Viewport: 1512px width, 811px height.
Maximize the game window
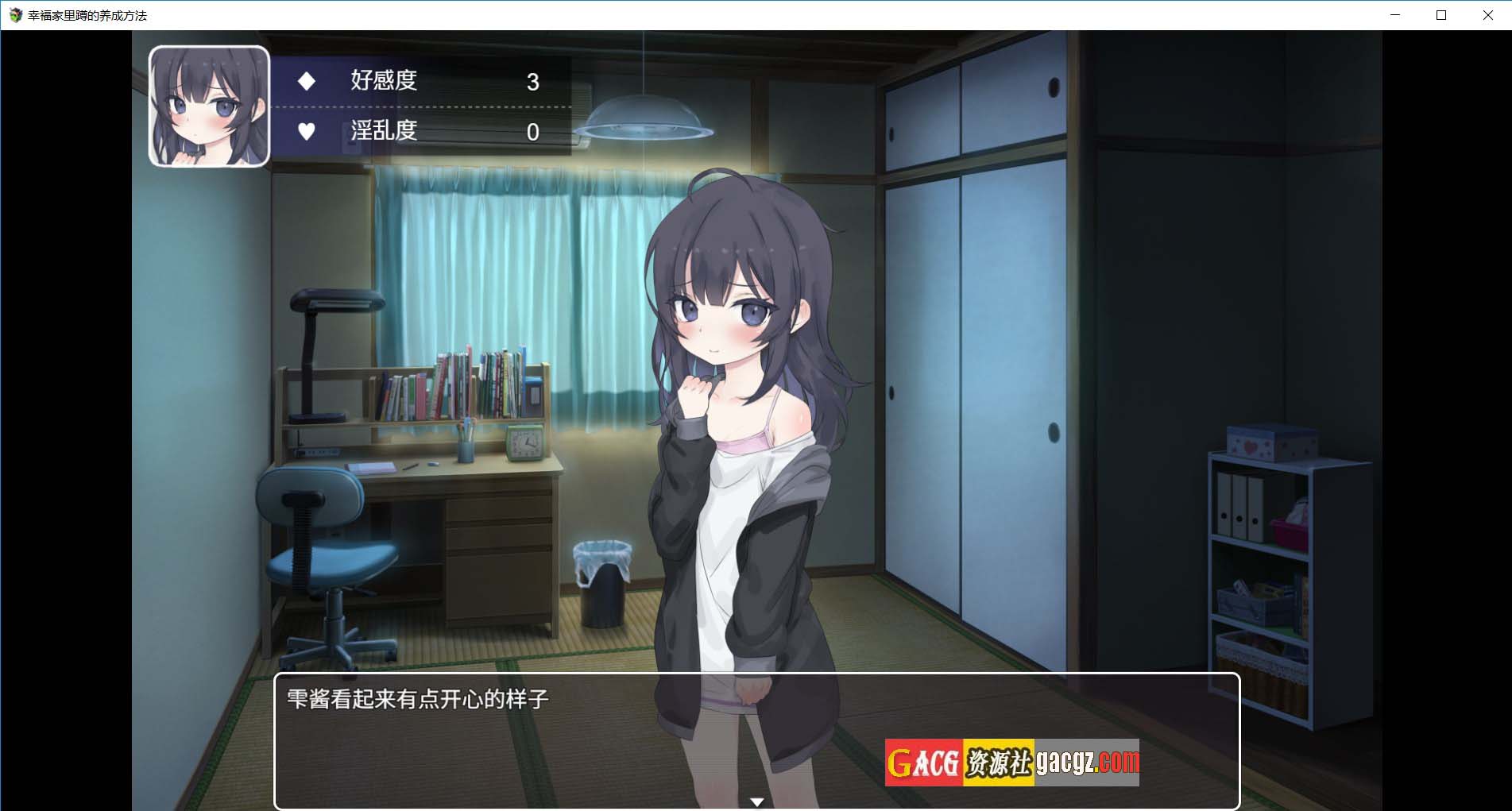click(1441, 15)
